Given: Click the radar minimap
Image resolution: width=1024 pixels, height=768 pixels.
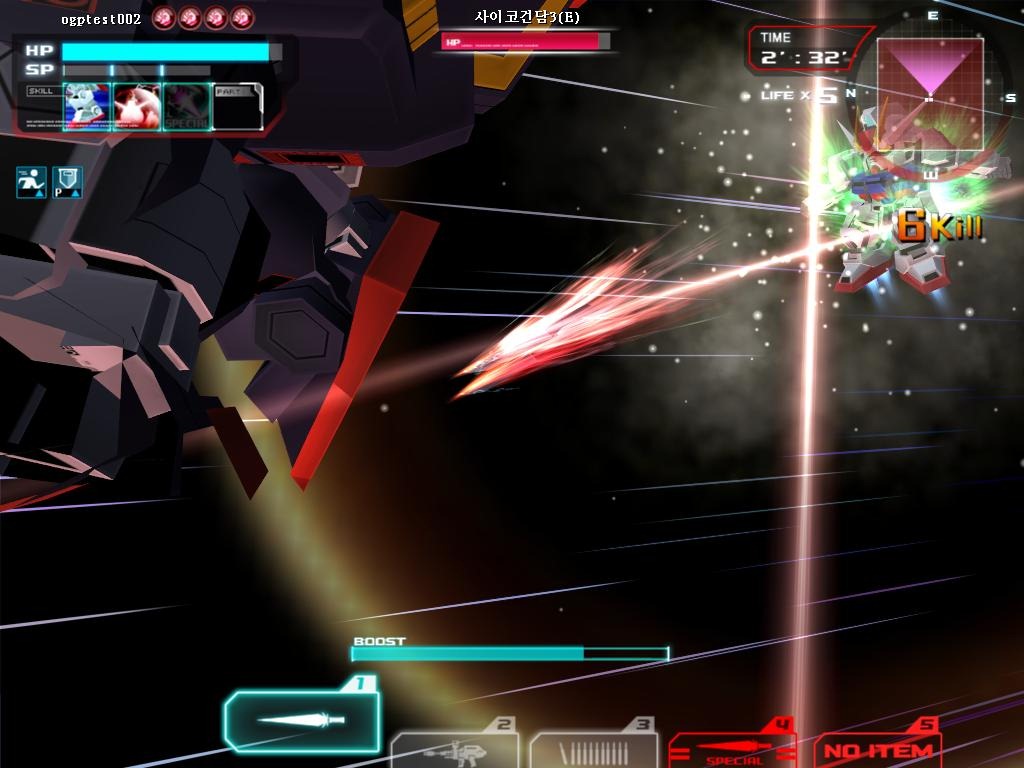Looking at the screenshot, I should (x=930, y=93).
